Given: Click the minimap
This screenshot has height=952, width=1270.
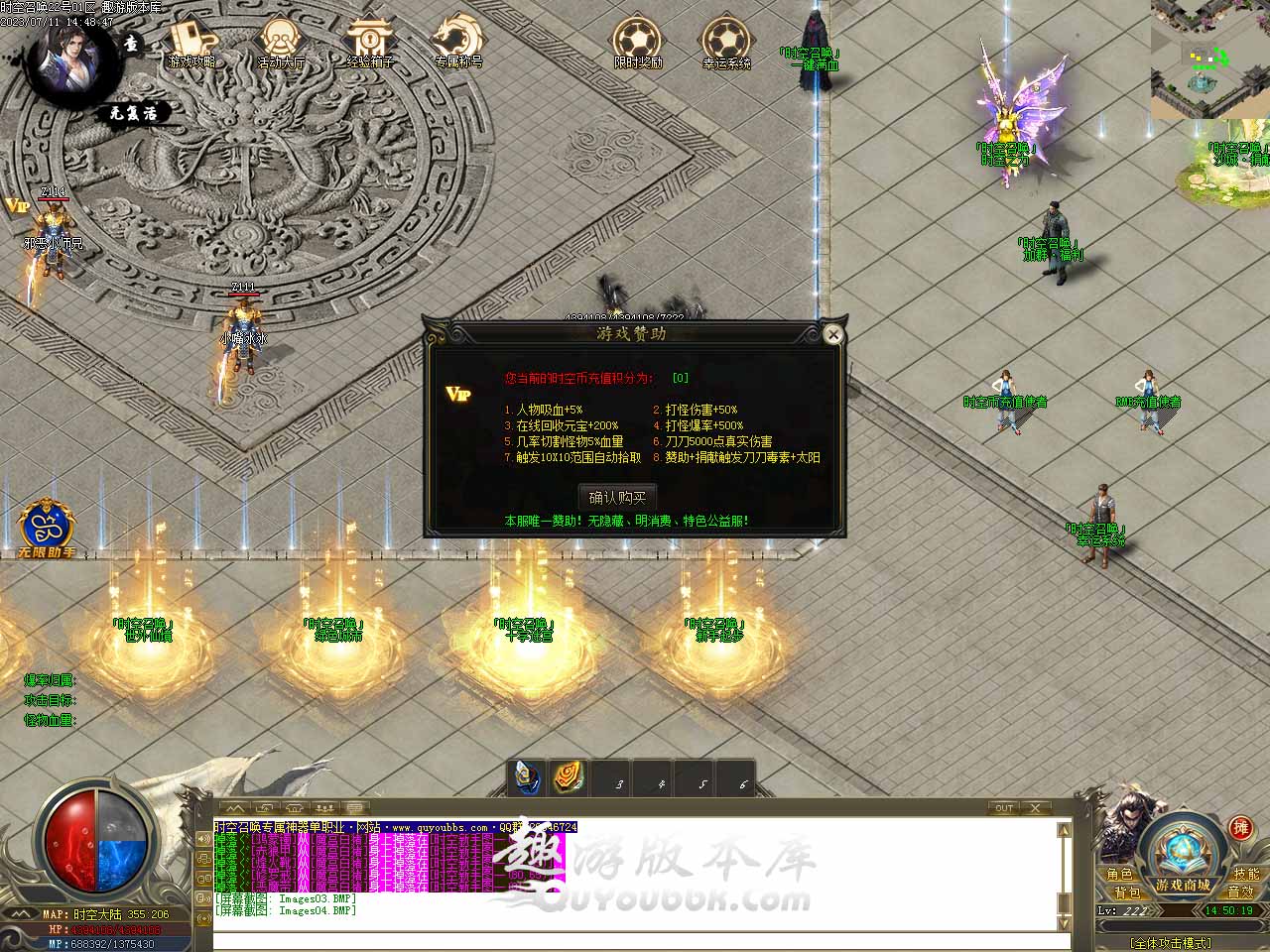Looking at the screenshot, I should (x=1210, y=59).
